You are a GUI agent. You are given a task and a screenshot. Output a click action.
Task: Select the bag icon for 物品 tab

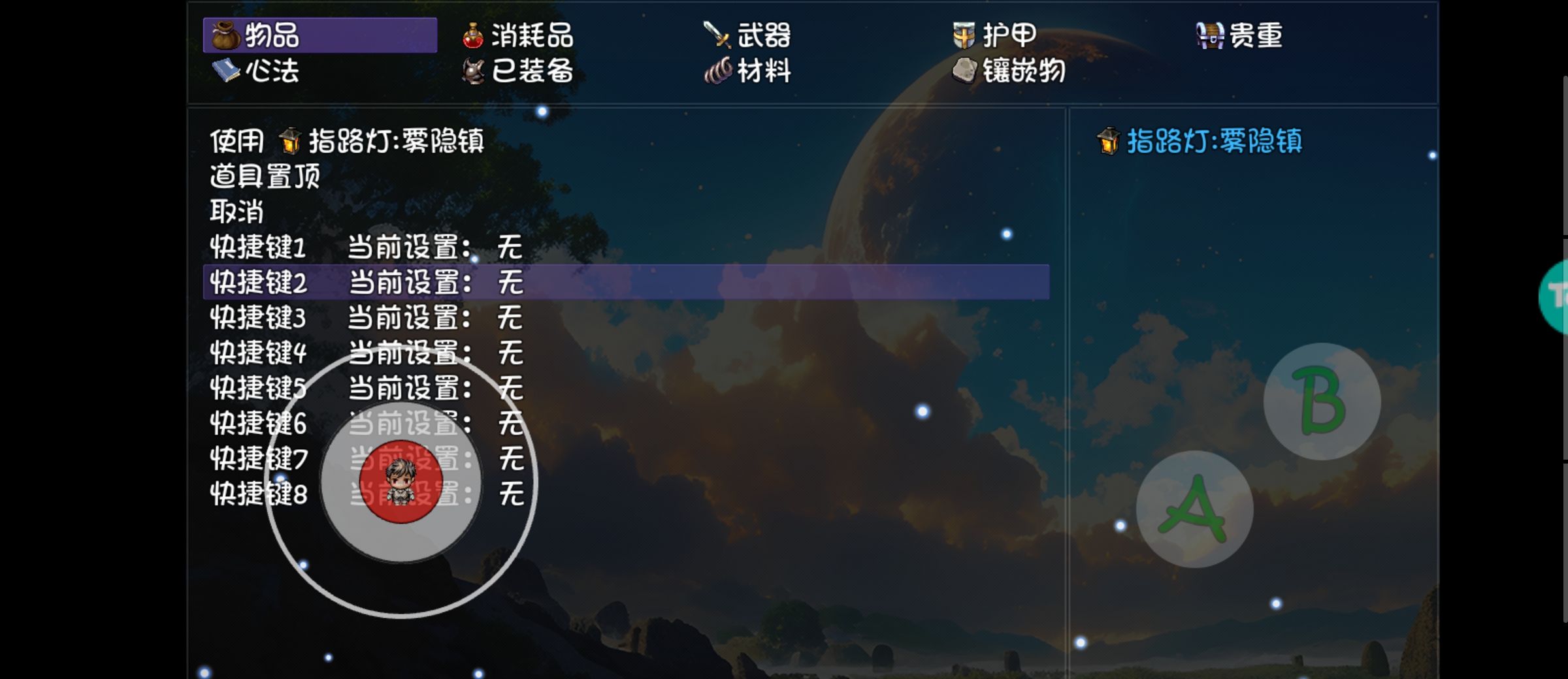(225, 37)
